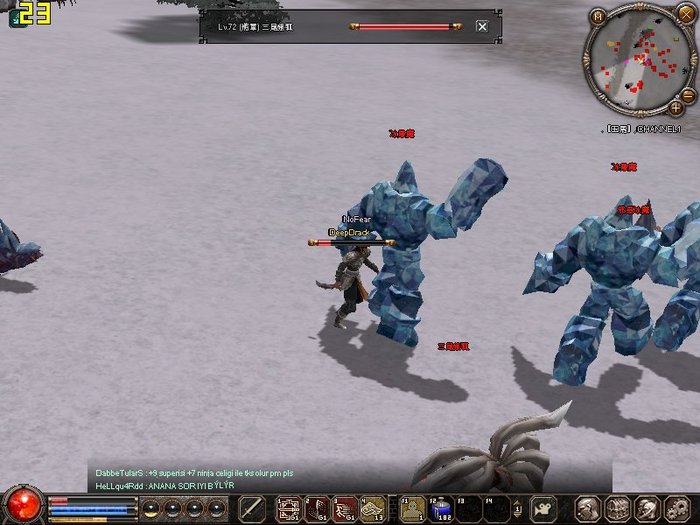700x525 pixels.
Task: Close the enemy target info bar
Action: click(482, 26)
